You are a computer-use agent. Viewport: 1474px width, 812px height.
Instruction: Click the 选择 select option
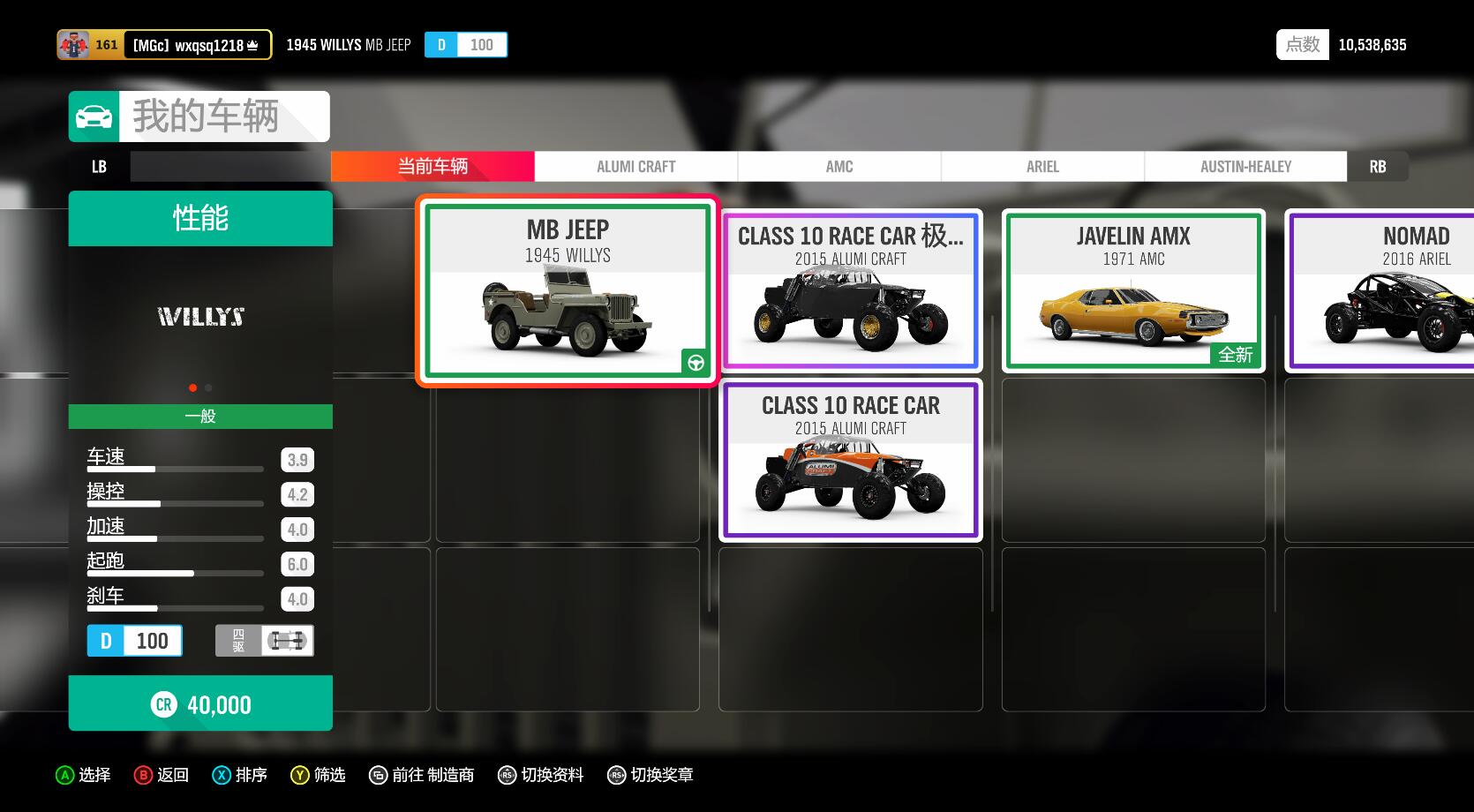83,775
